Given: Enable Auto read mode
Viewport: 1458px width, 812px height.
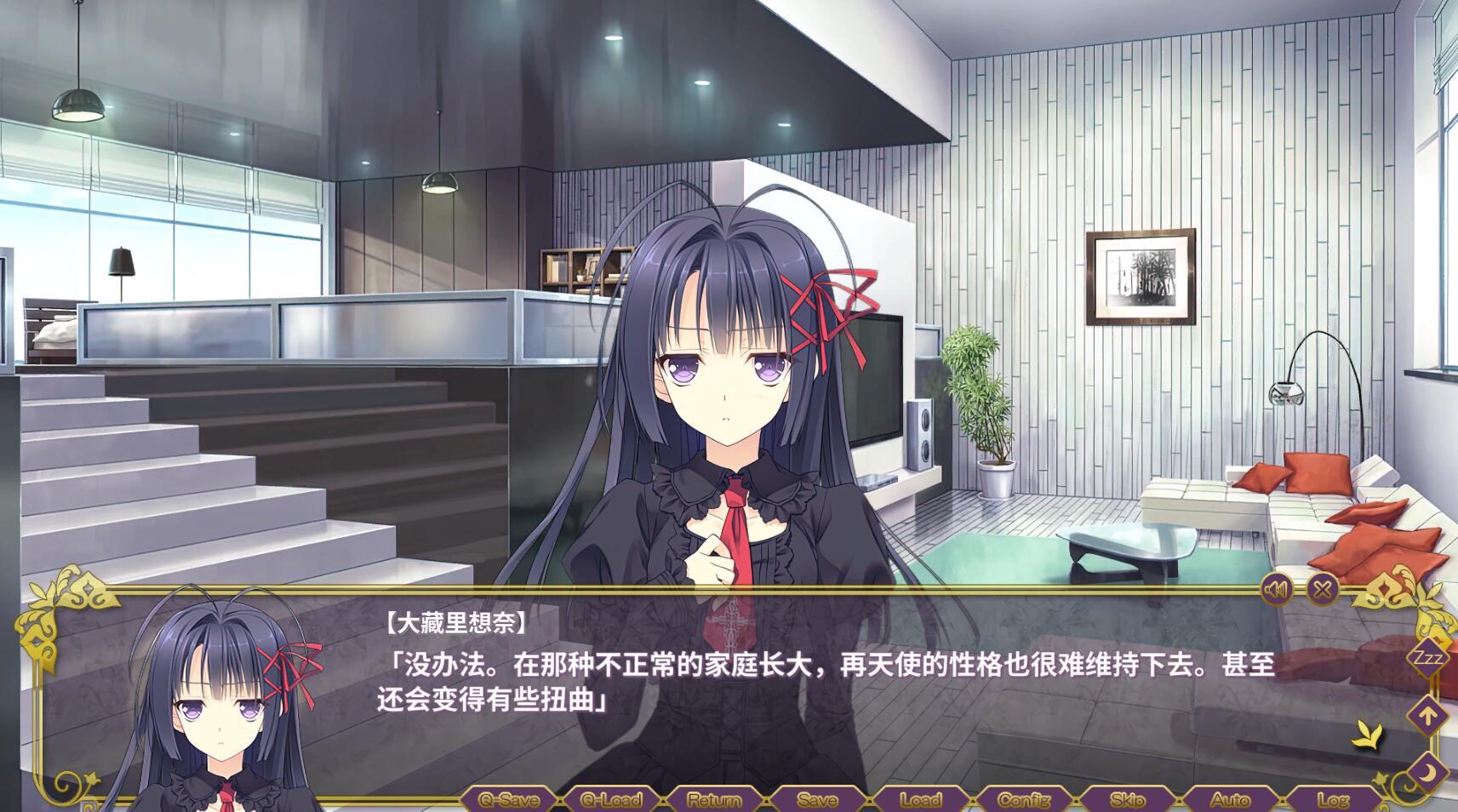Looking at the screenshot, I should pyautogui.click(x=1232, y=800).
